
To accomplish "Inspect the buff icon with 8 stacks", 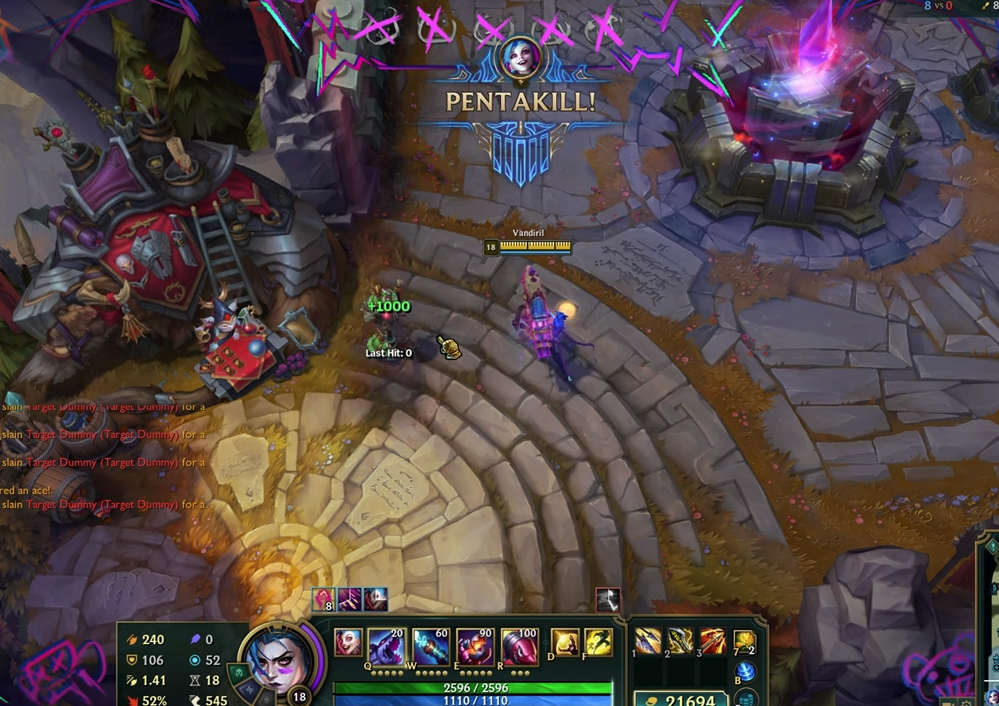I will tap(324, 600).
